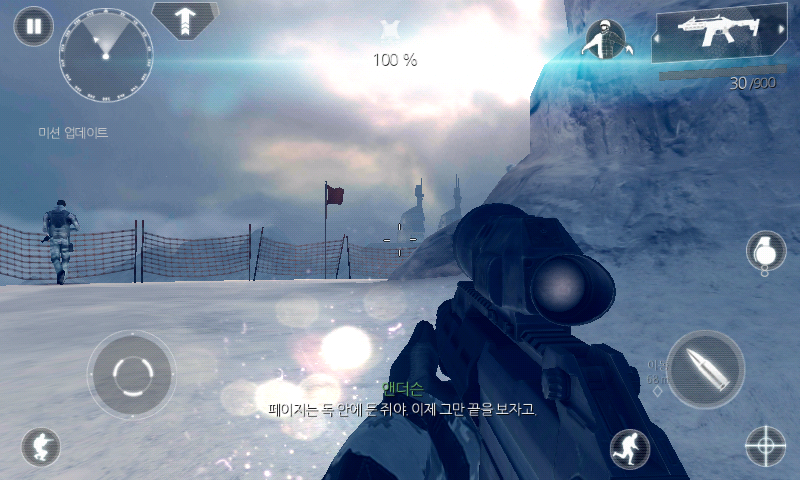
Task: Fire the weapon with the bullet button
Action: pyautogui.click(x=705, y=369)
